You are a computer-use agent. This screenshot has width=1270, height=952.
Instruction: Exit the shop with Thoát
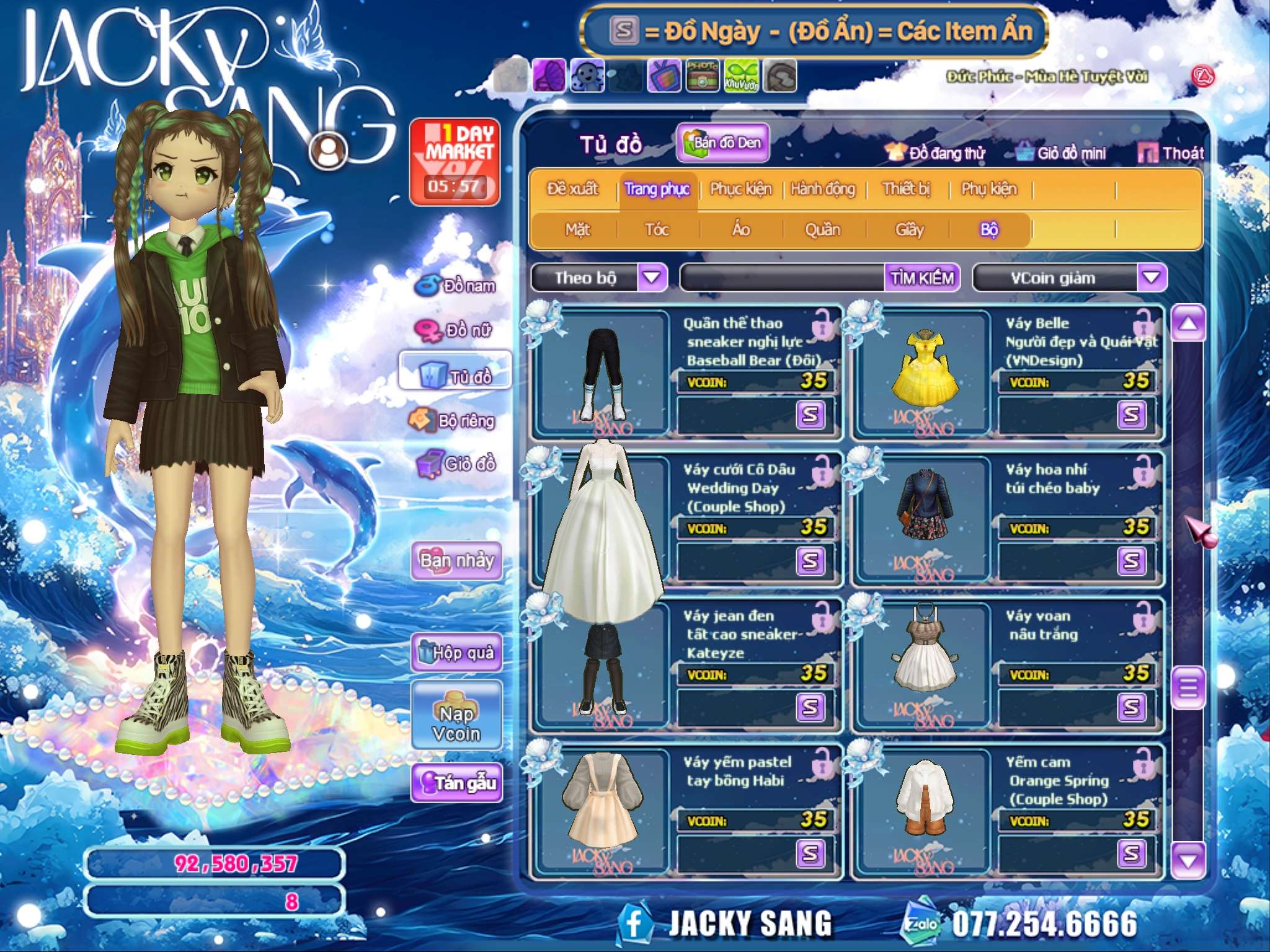pyautogui.click(x=1172, y=153)
